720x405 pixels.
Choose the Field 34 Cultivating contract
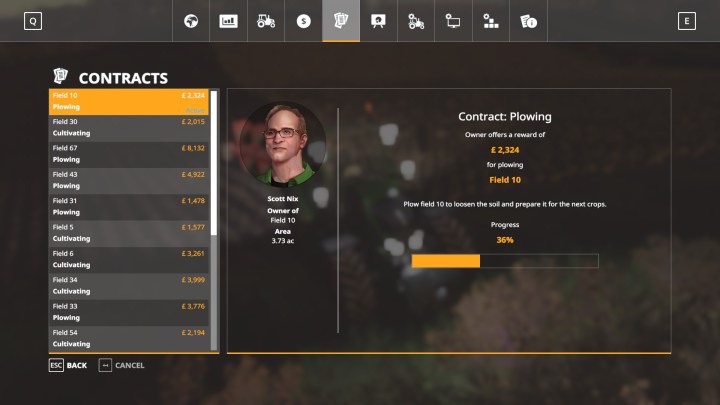coord(130,285)
